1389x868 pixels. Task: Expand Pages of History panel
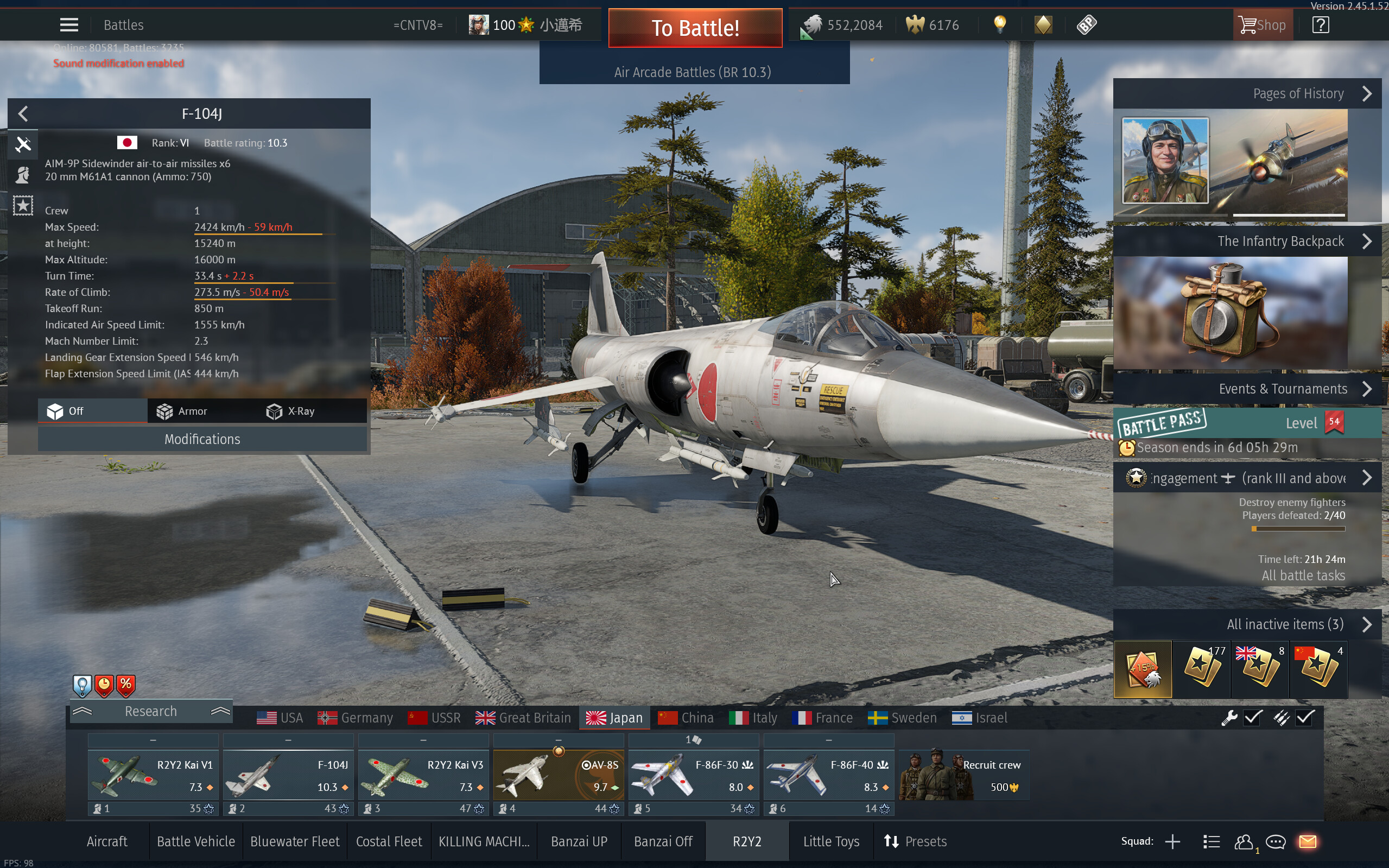[x=1366, y=93]
